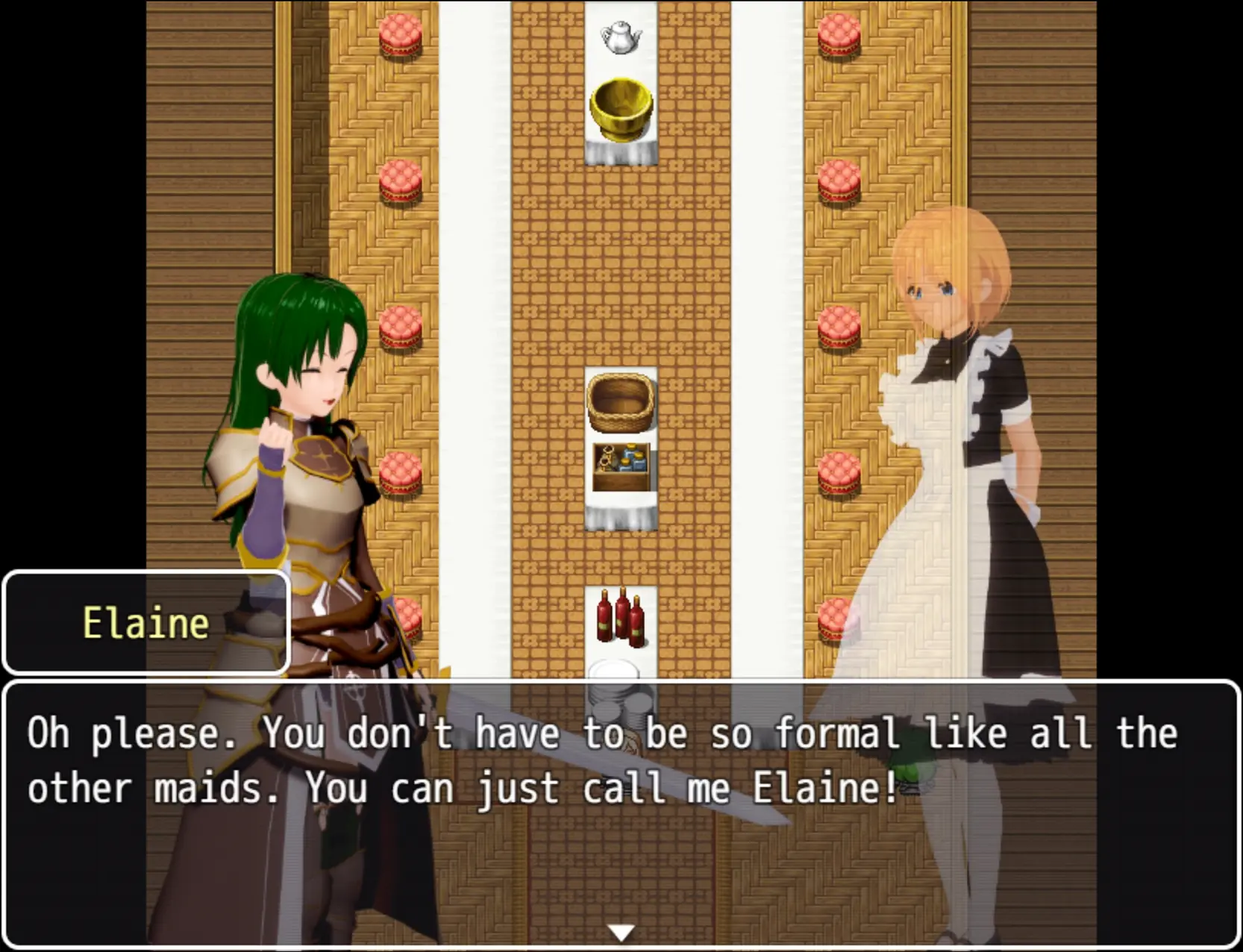Screen dimensions: 1243x952
Task: Advance dialogue with the white continue arrow
Action: pos(621,932)
